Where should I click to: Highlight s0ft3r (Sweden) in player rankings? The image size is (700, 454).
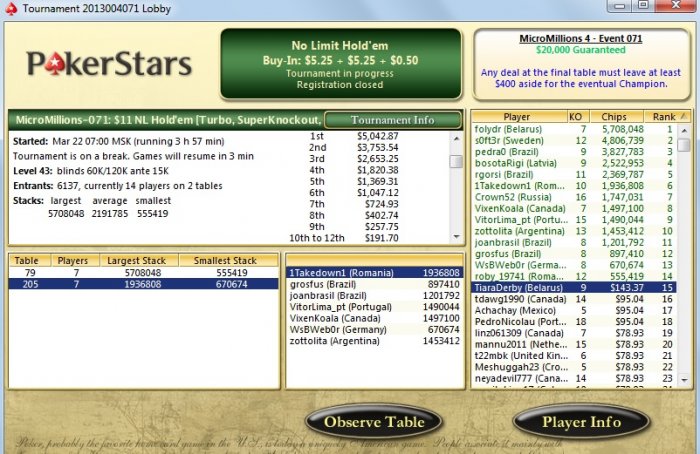tap(515, 142)
